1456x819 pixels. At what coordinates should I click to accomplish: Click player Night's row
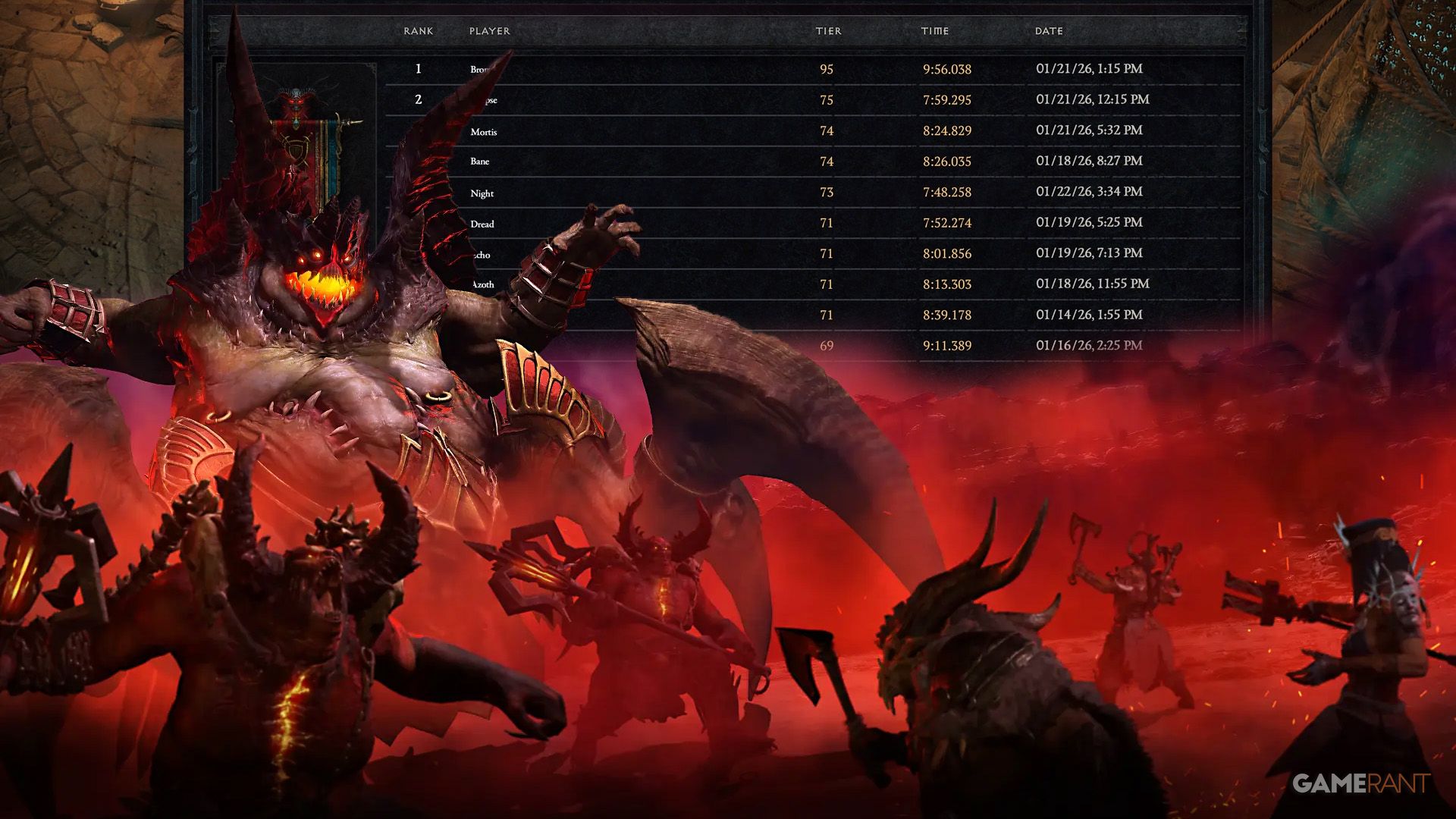[x=484, y=193]
